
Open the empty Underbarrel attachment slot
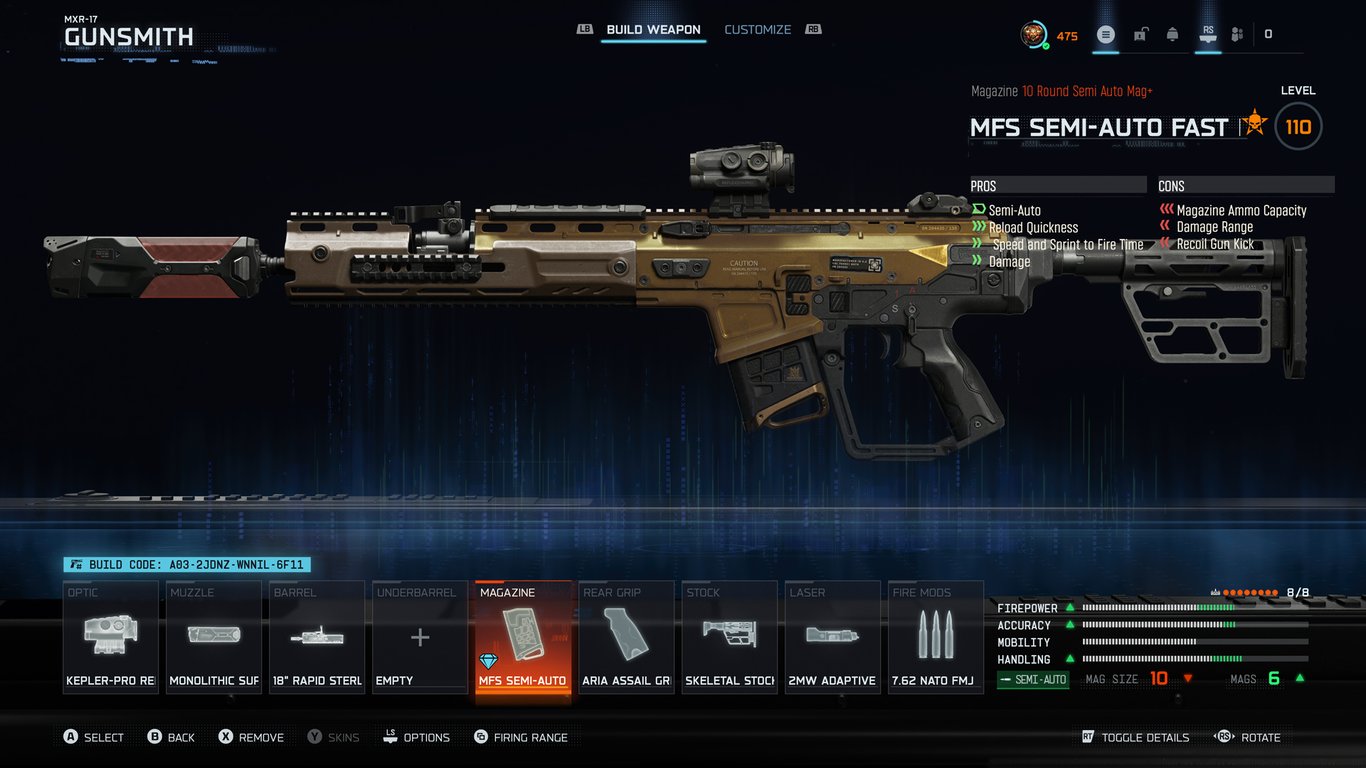[419, 636]
